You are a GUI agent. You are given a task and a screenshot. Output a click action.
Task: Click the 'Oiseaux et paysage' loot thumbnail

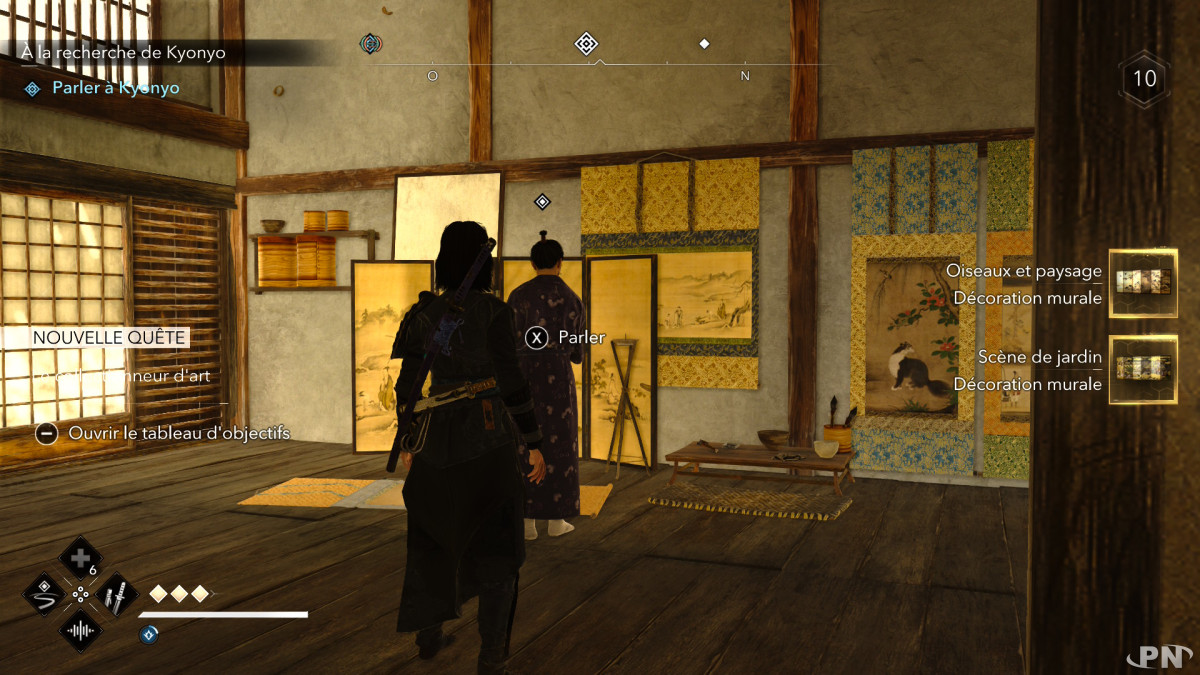1142,283
